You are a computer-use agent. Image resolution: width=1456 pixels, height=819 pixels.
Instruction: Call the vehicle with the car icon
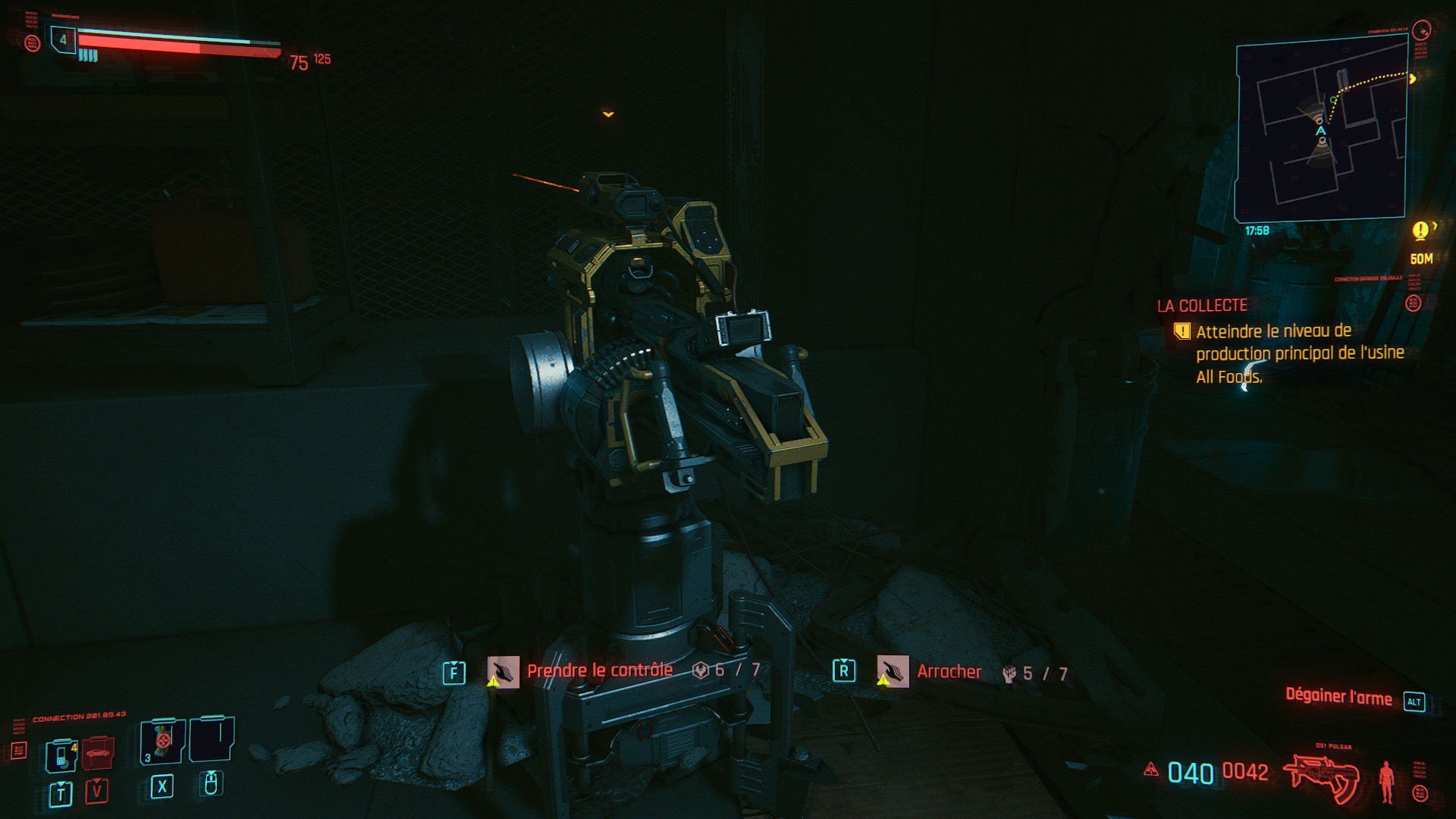tap(98, 752)
